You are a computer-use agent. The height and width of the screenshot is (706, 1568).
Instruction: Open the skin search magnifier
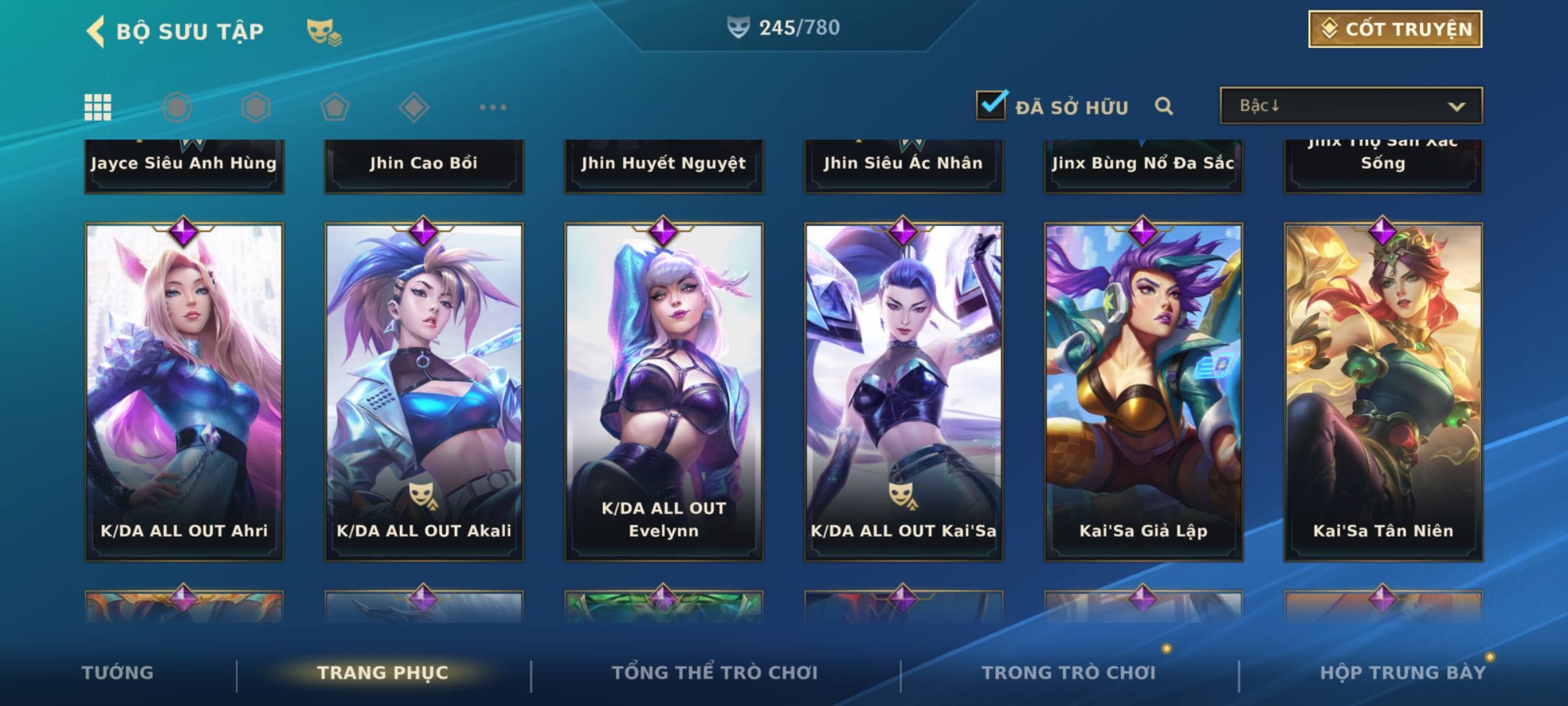click(1164, 106)
